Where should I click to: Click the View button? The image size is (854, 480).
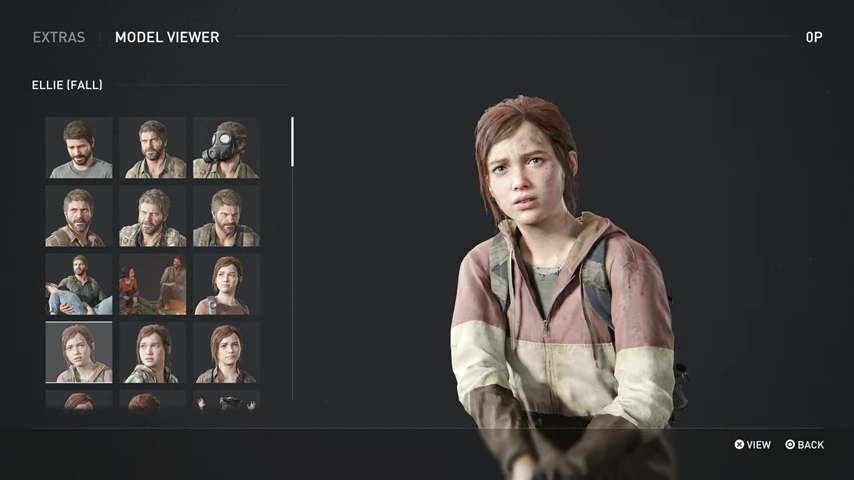tap(753, 445)
